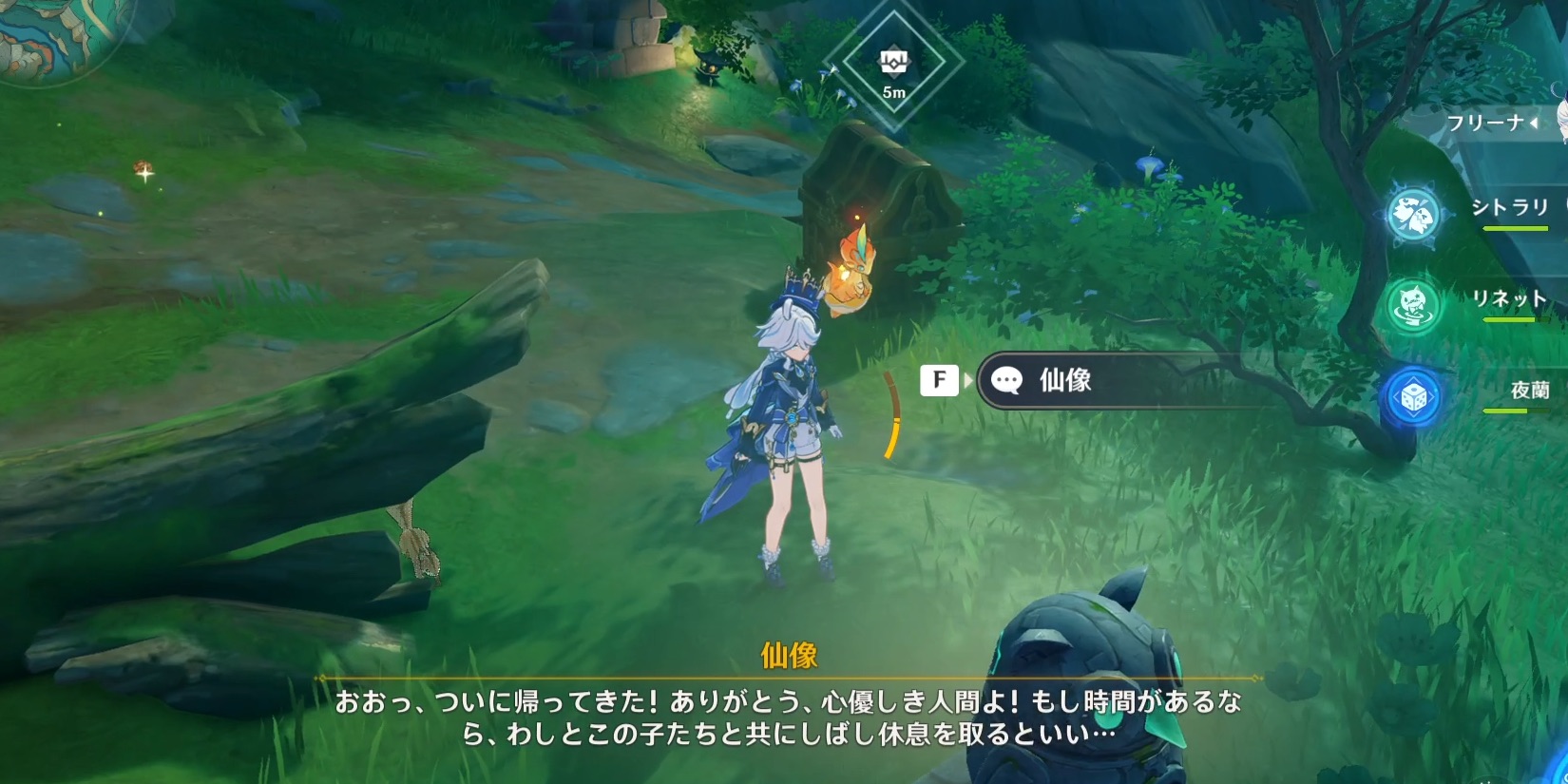Click the F interaction key icon
The image size is (1568, 784).
coord(939,380)
